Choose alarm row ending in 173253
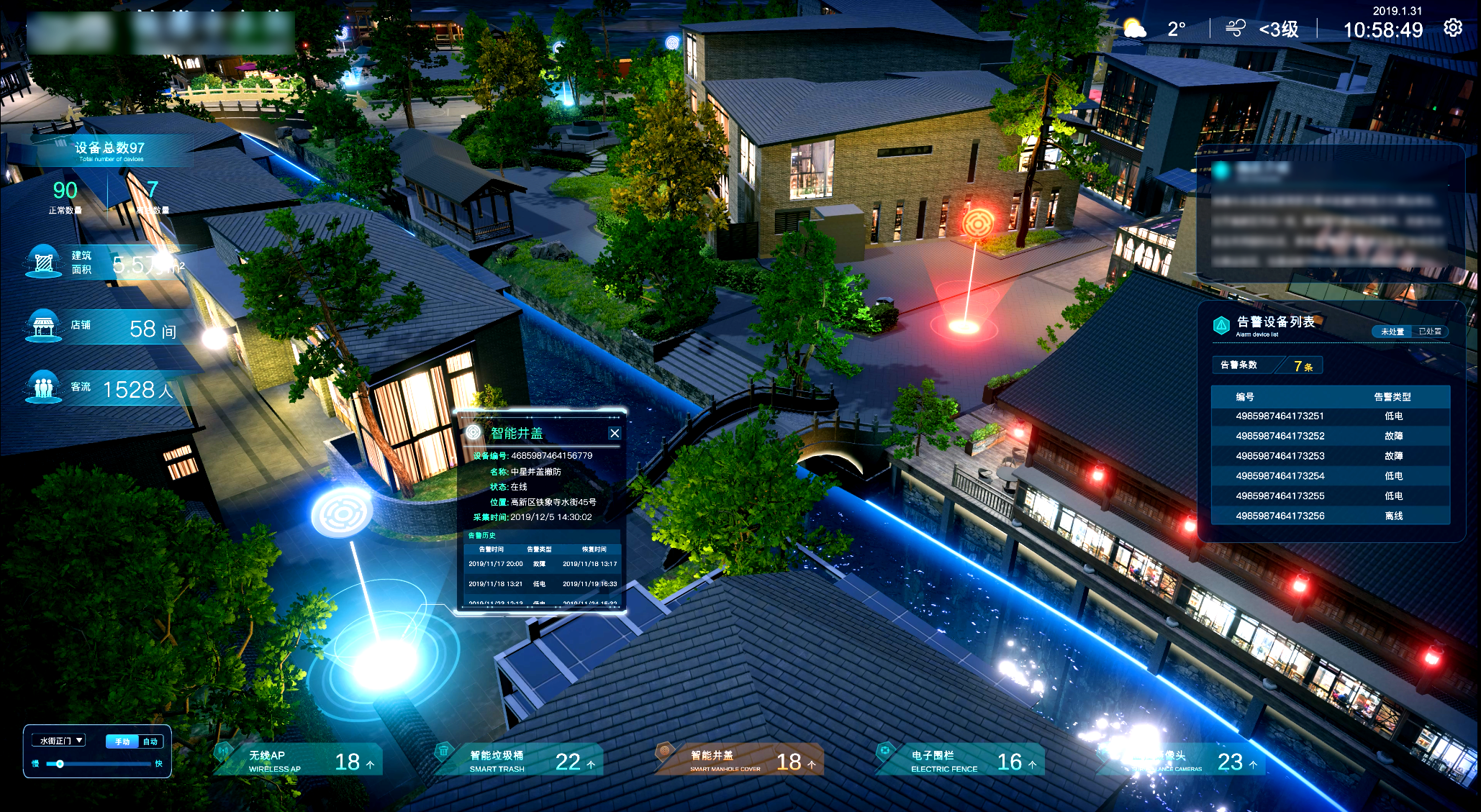 [x=1330, y=456]
